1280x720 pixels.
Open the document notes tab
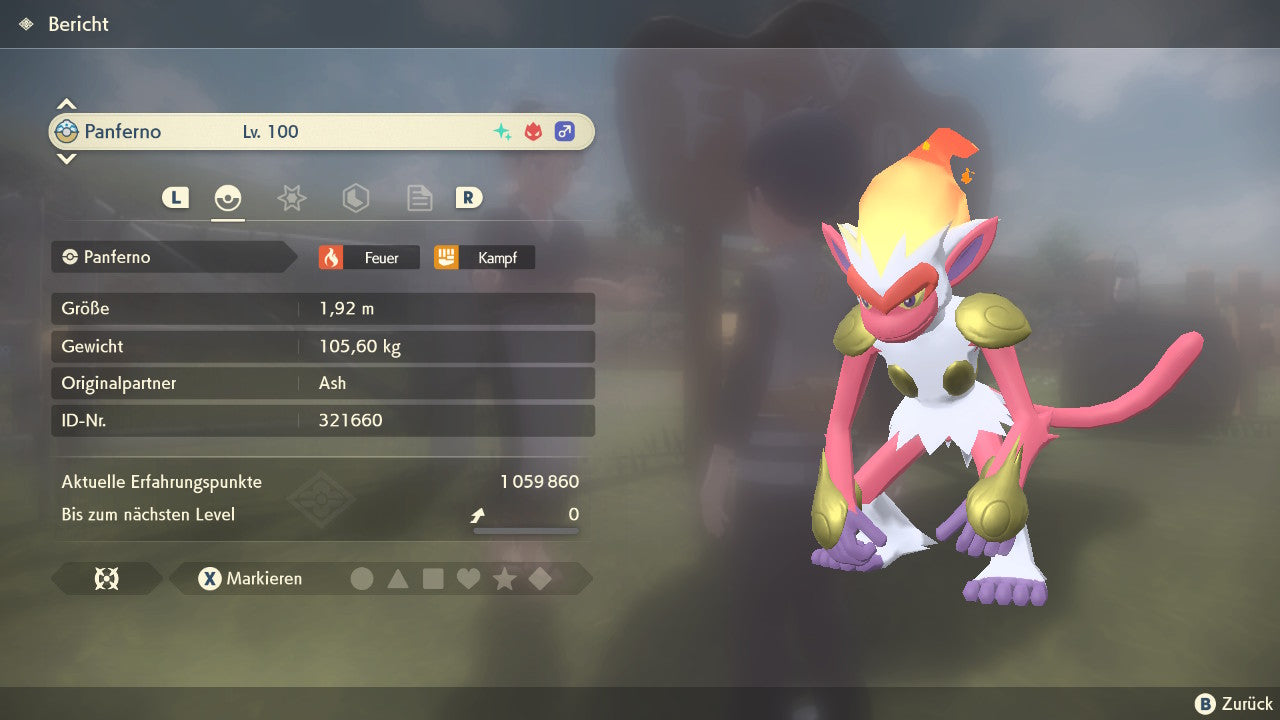pos(419,198)
